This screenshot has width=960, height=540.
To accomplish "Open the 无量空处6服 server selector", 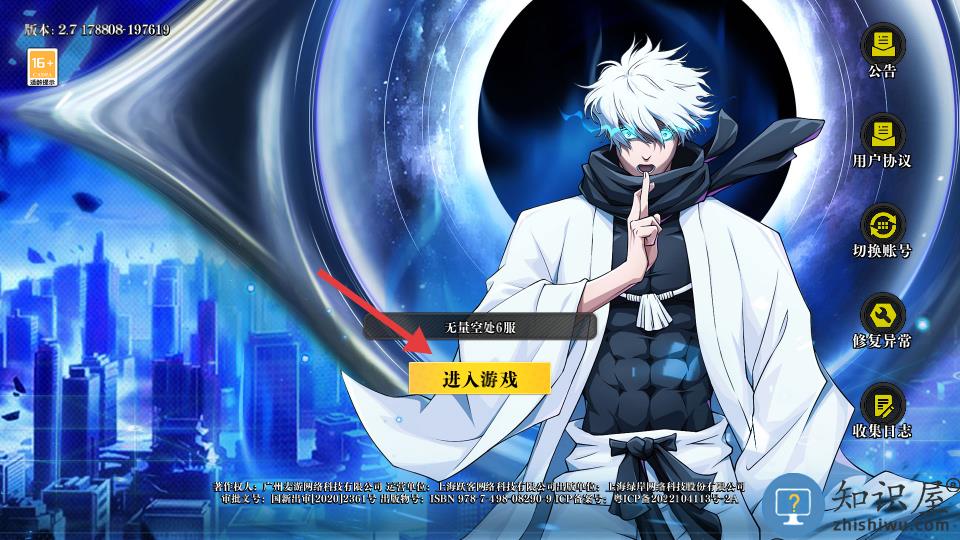I will [479, 327].
